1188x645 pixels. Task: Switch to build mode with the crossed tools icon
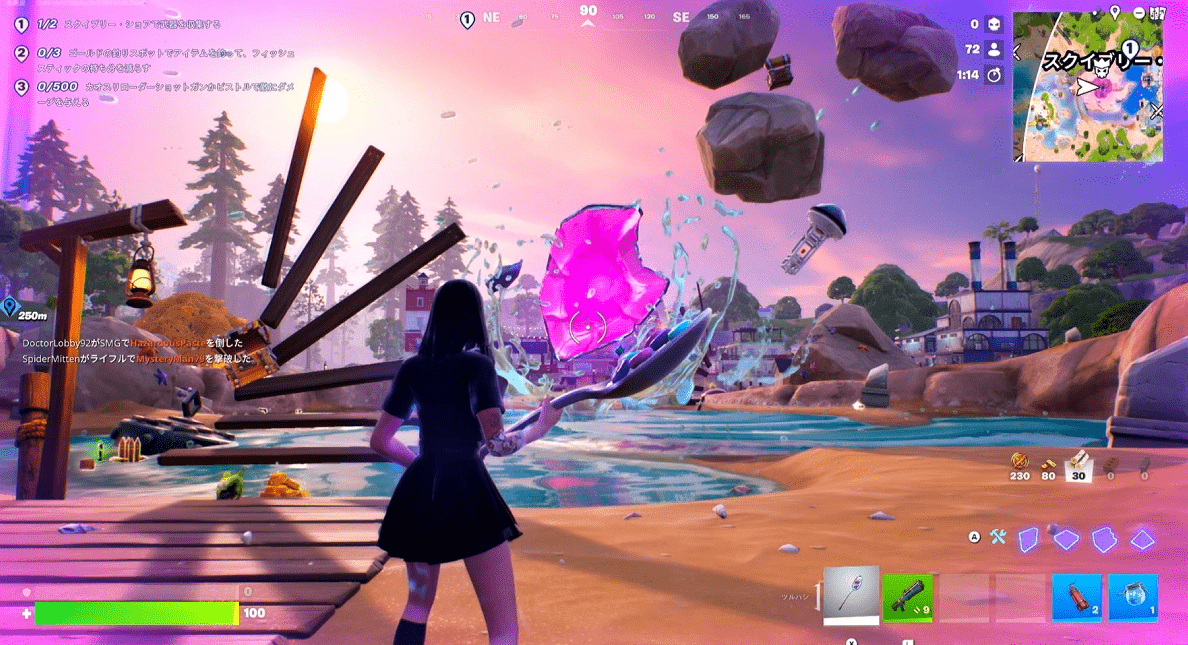click(997, 537)
